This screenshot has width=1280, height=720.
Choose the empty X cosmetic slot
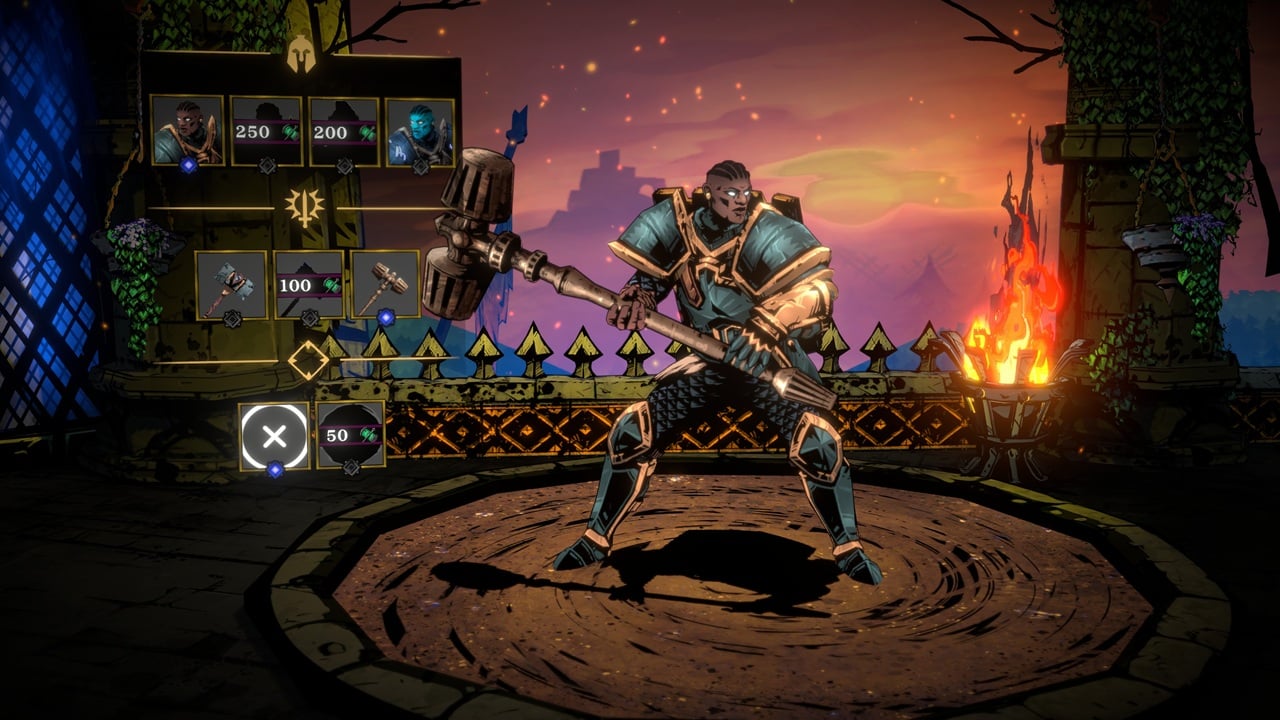pos(274,435)
